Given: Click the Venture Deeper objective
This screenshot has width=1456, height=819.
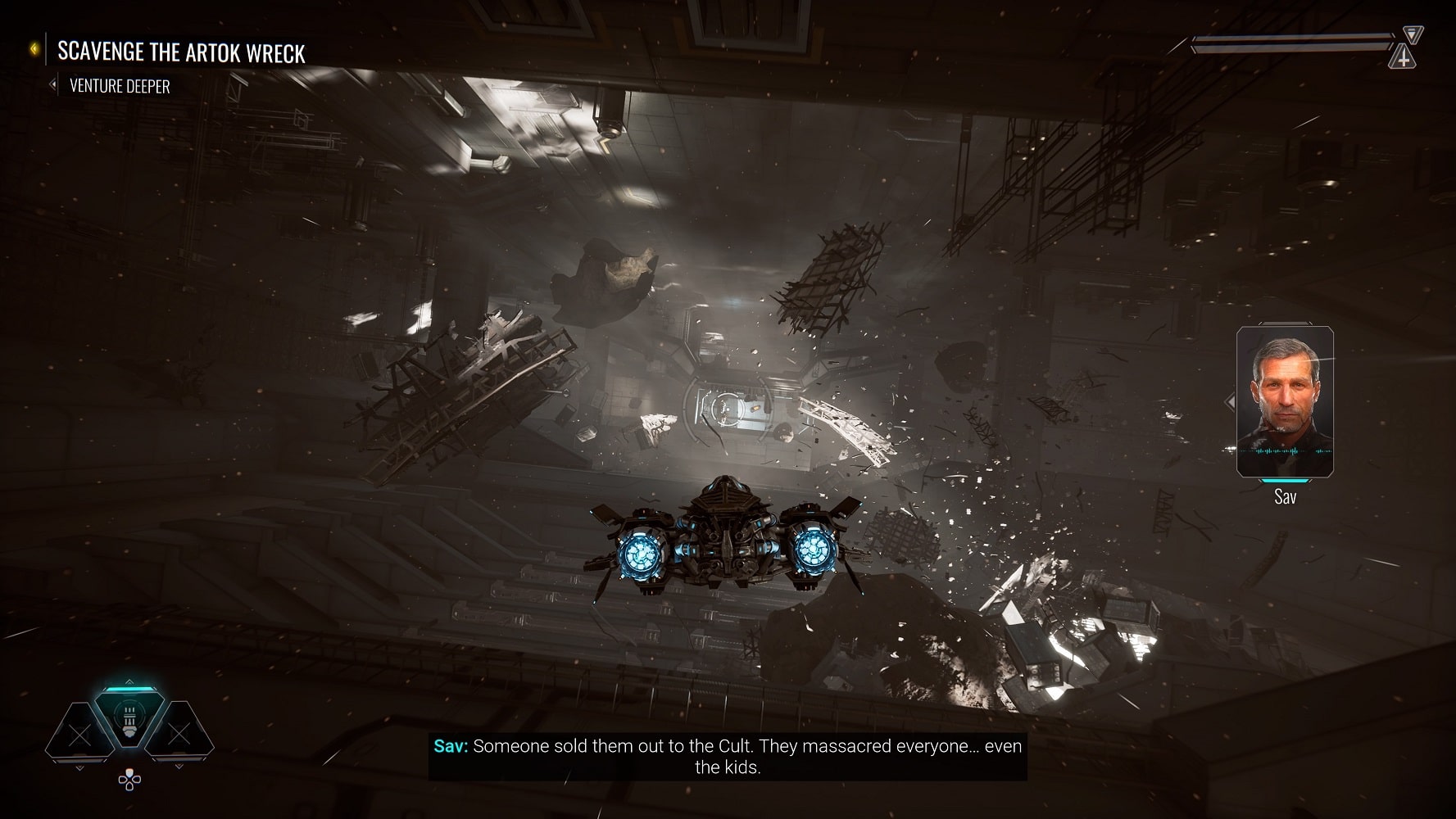Looking at the screenshot, I should (x=120, y=86).
